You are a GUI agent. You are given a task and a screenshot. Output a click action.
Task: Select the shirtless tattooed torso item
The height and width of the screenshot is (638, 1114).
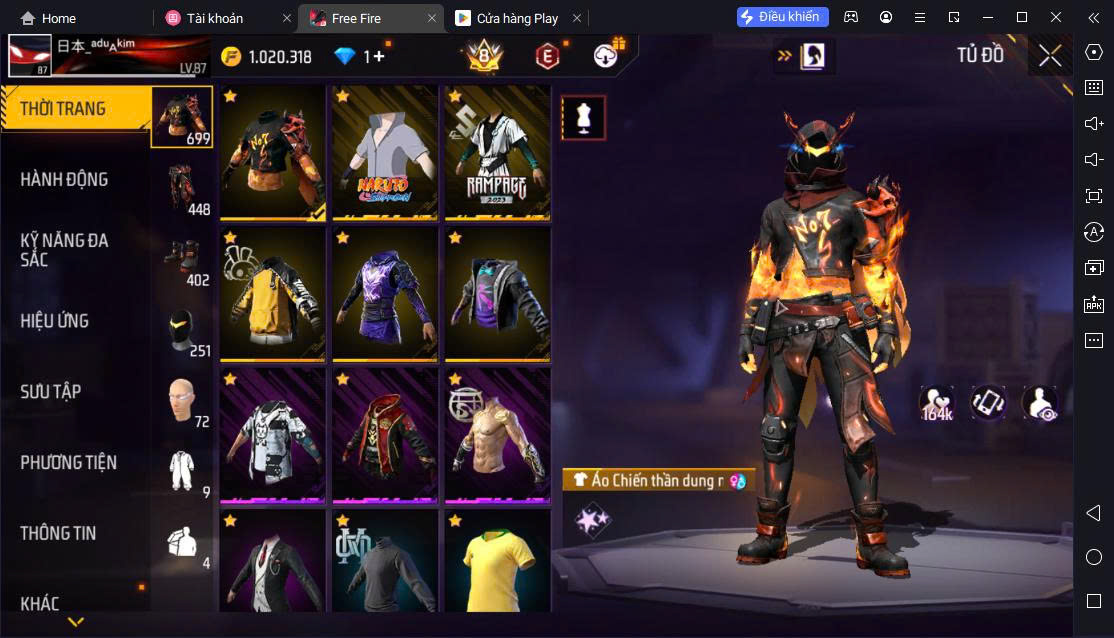tap(497, 435)
